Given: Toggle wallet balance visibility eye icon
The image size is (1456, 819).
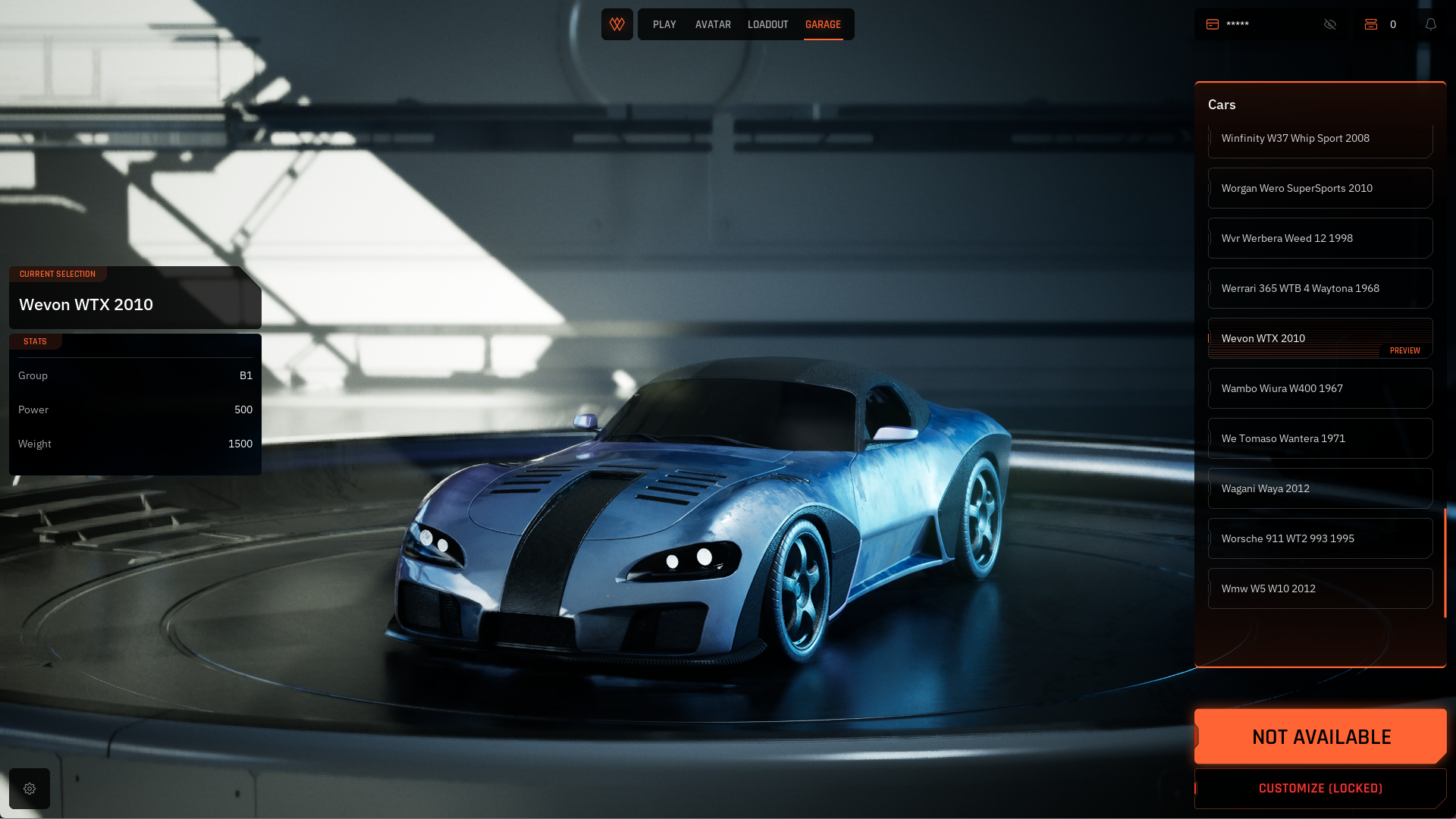Looking at the screenshot, I should pyautogui.click(x=1330, y=24).
